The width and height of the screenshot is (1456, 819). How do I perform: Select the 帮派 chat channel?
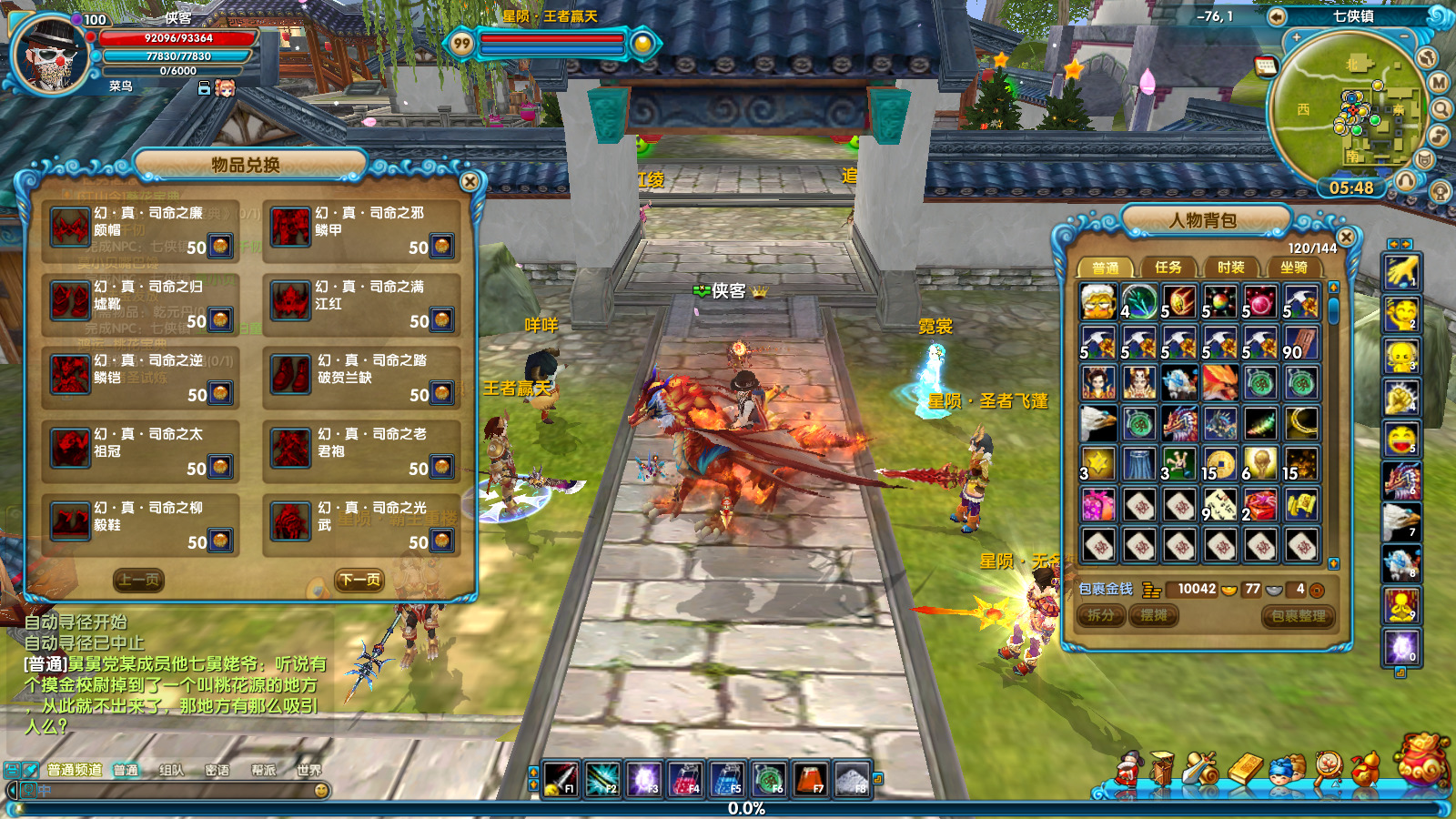pyautogui.click(x=263, y=770)
